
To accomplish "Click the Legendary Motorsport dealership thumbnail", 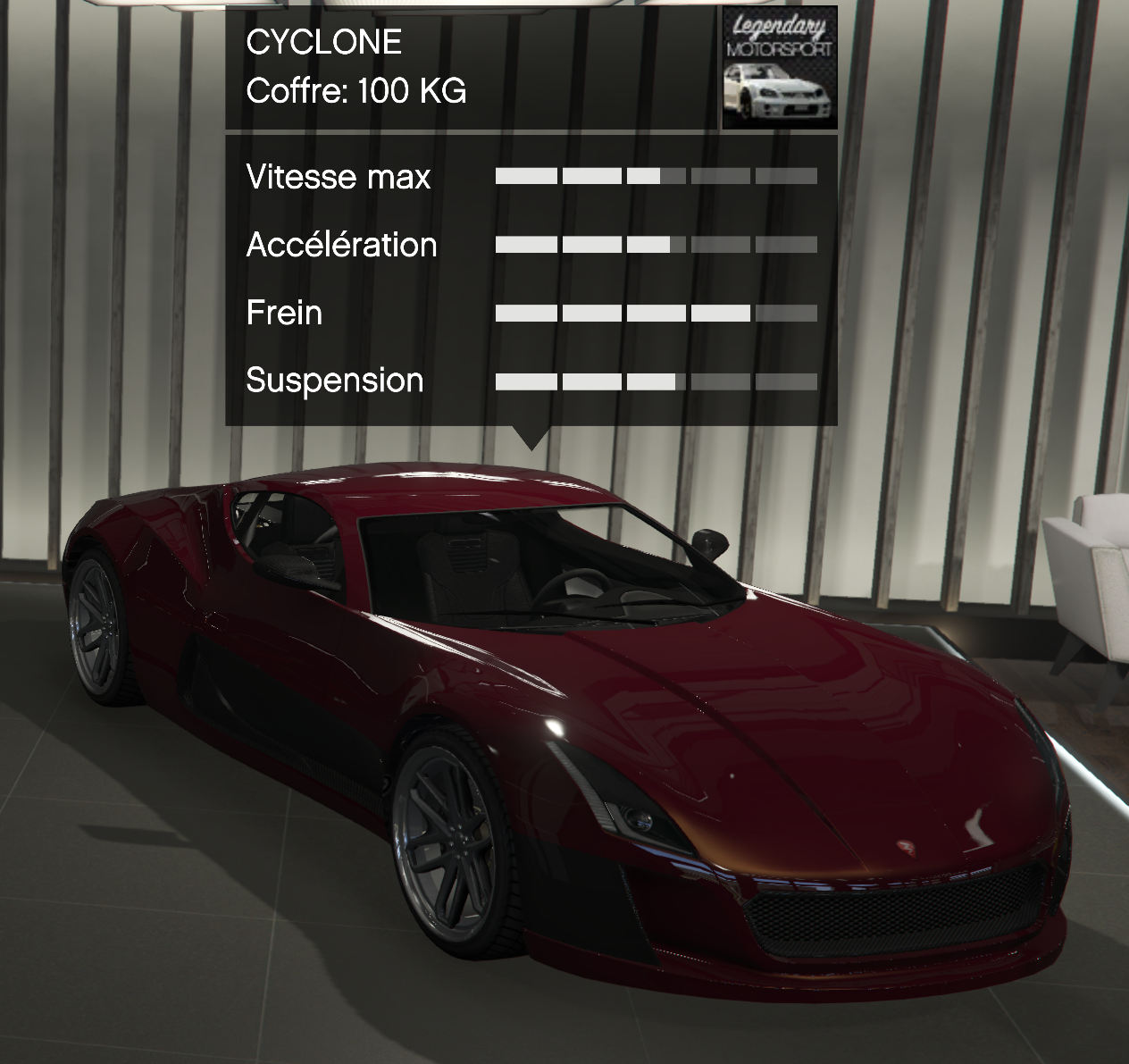I will click(x=779, y=70).
